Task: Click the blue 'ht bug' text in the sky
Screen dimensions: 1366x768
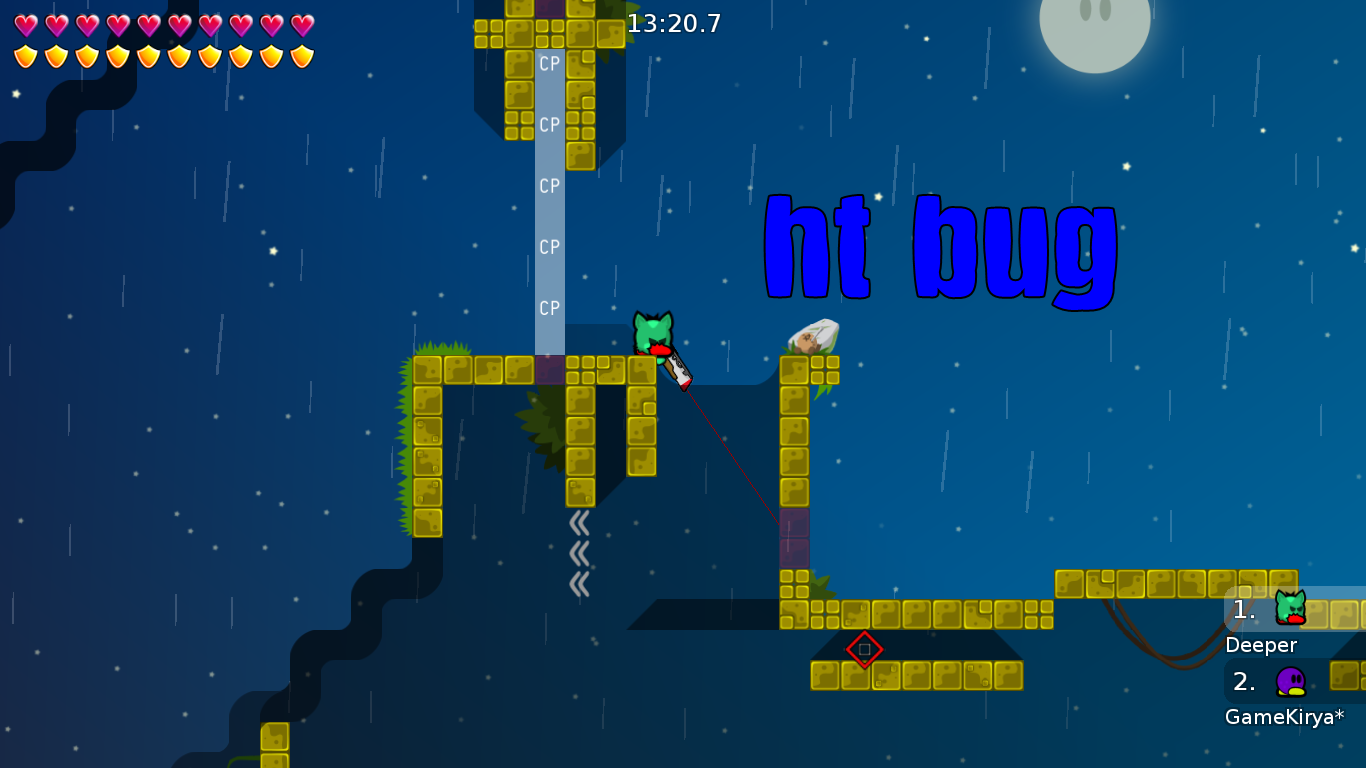Action: pos(940,250)
